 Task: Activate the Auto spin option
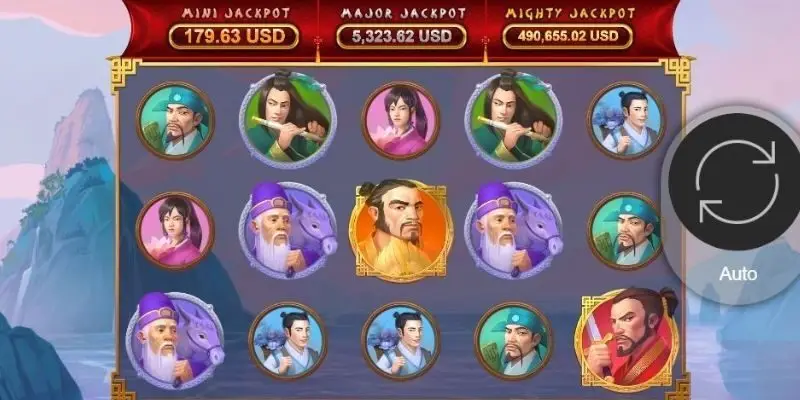click(x=738, y=274)
